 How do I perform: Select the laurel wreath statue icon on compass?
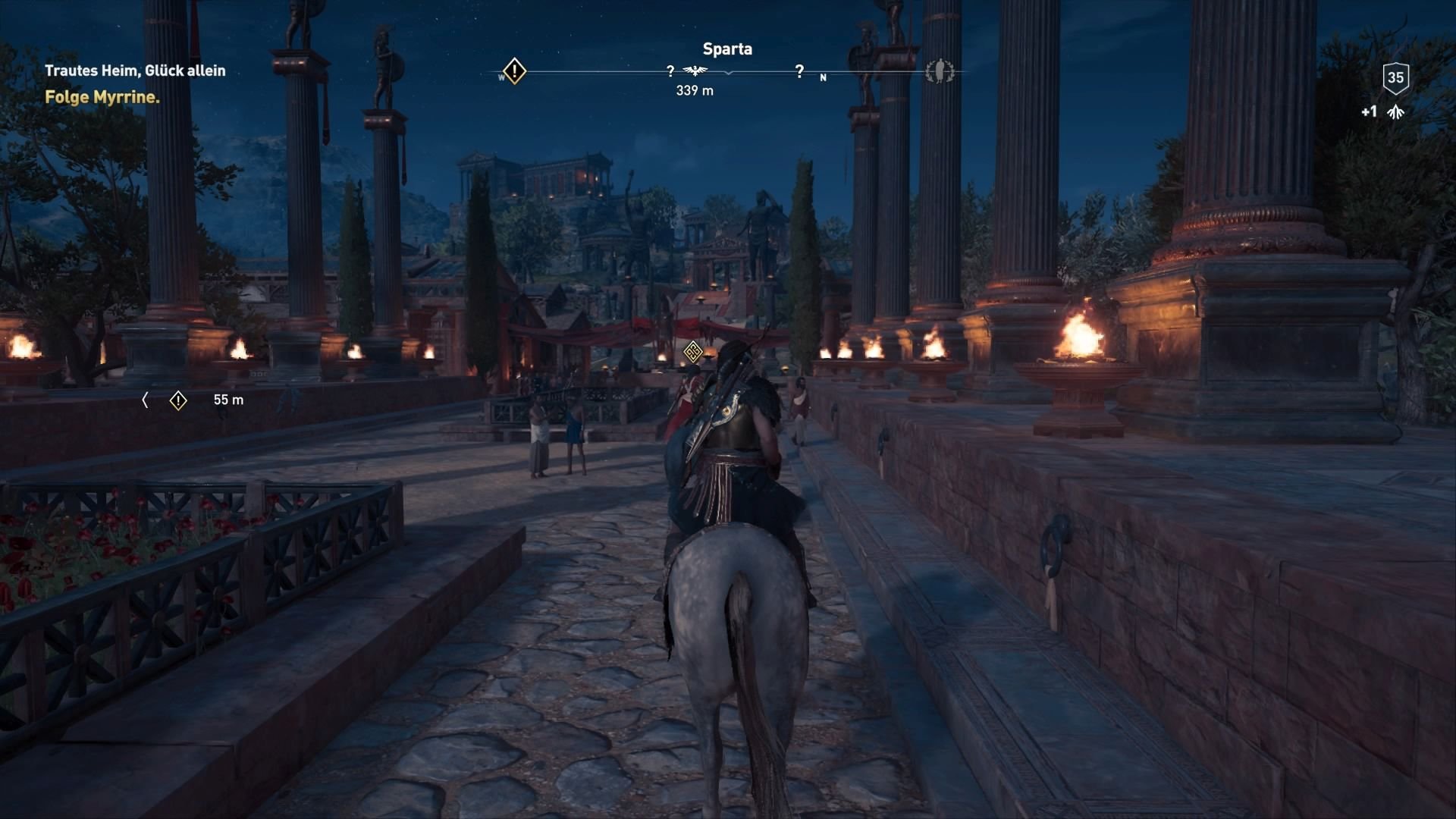click(940, 71)
